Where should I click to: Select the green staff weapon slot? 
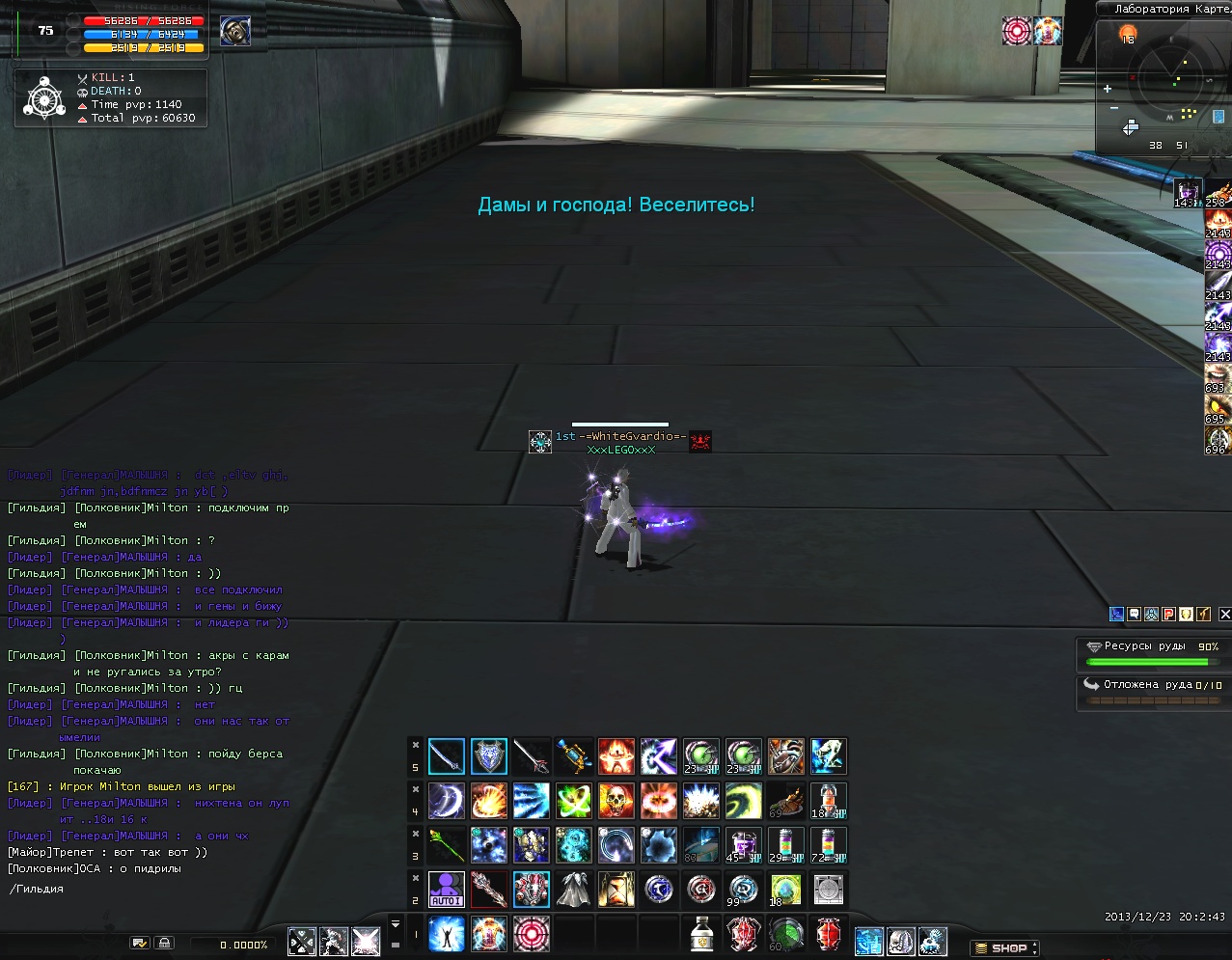446,844
